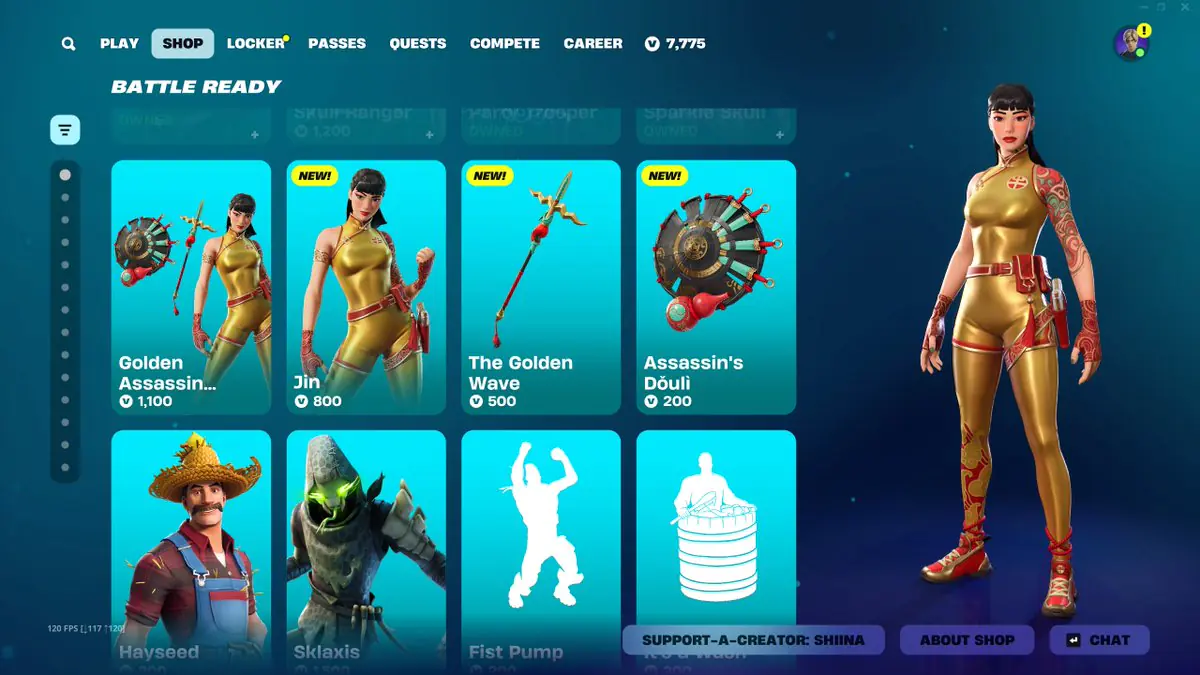The width and height of the screenshot is (1200, 675).
Task: Click the About Shop button
Action: [x=967, y=640]
